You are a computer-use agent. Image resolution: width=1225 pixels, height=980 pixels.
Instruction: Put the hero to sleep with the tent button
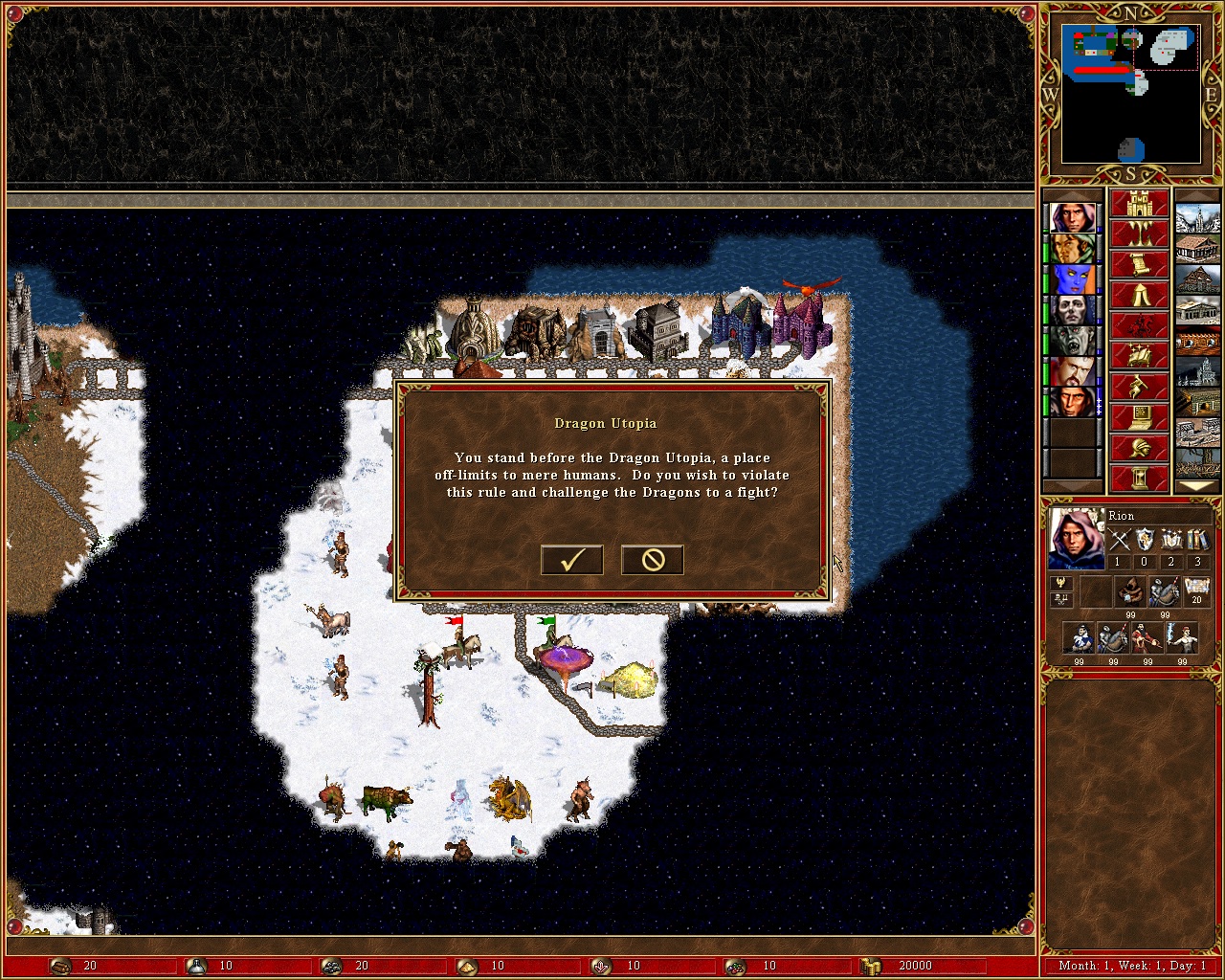(1139, 296)
